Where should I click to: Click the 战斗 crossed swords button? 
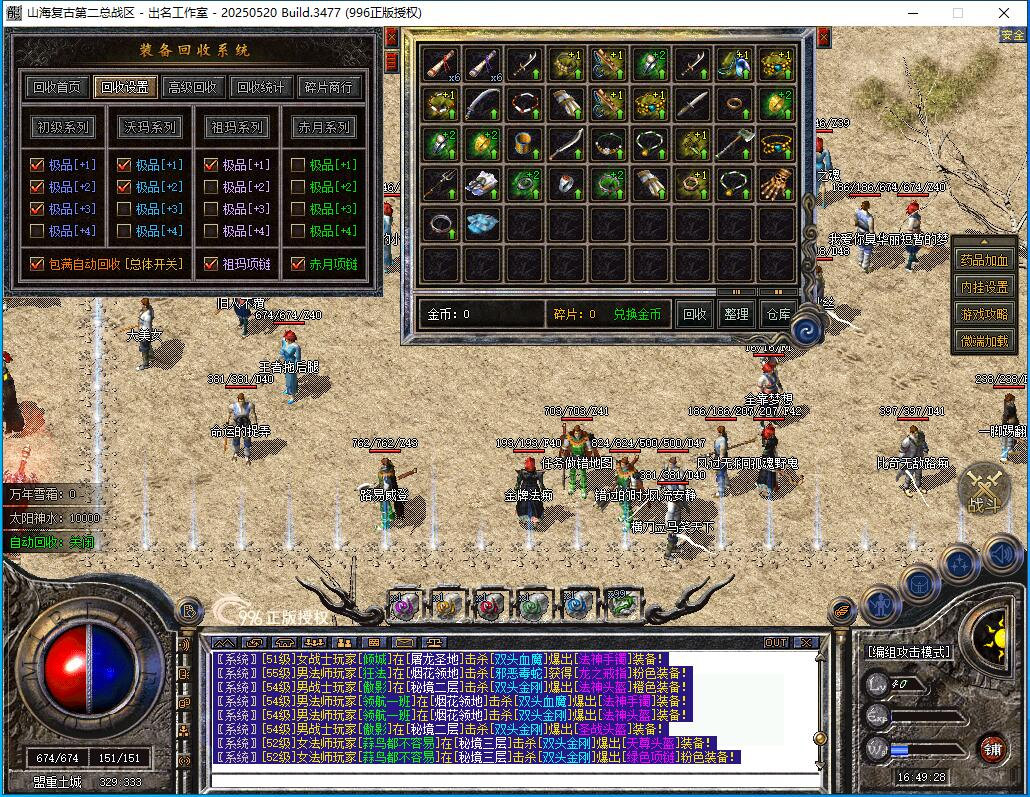(x=983, y=490)
